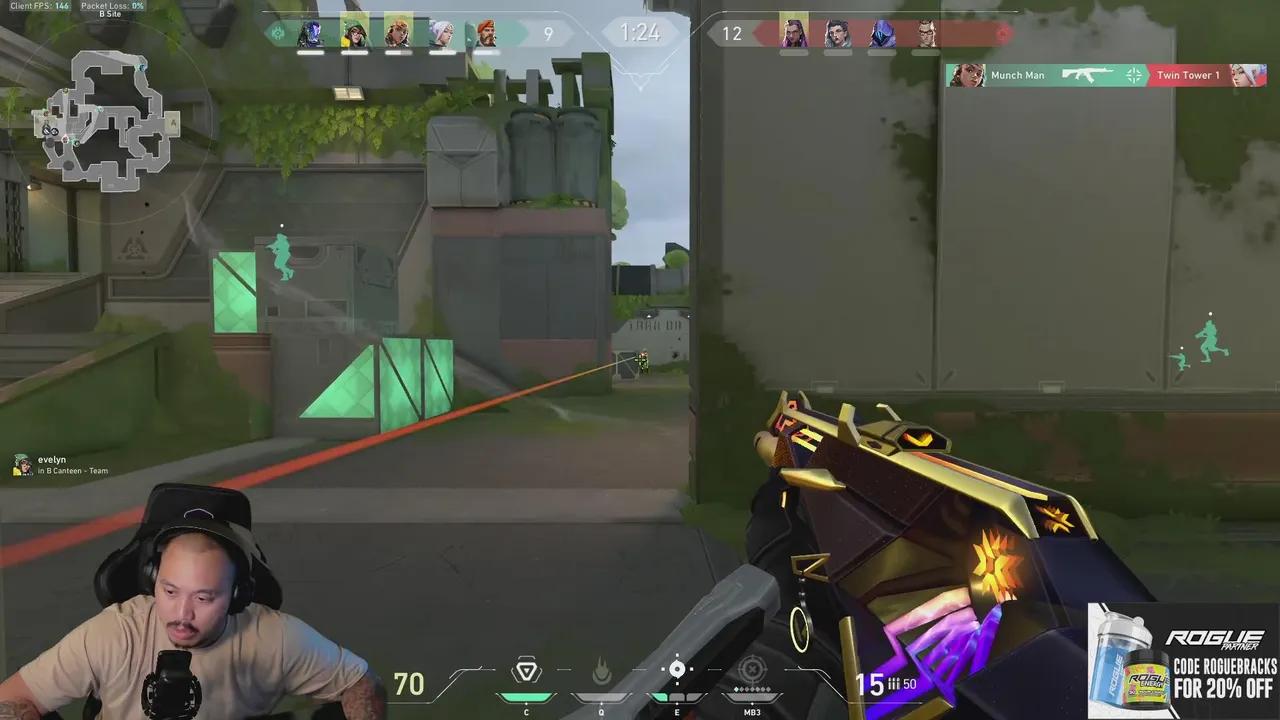The height and width of the screenshot is (720, 1280).
Task: Click the Vandal rifle icon in the killfeed
Action: (x=1088, y=75)
